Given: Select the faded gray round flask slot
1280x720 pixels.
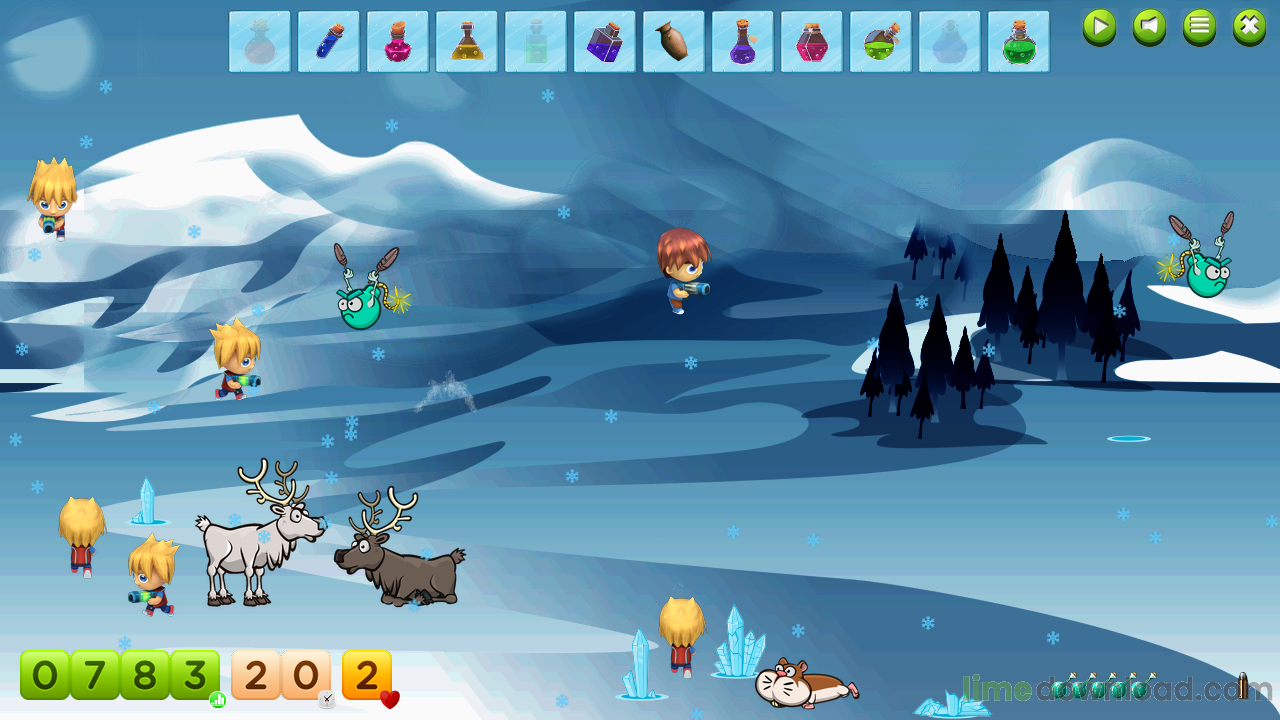Looking at the screenshot, I should 260,42.
